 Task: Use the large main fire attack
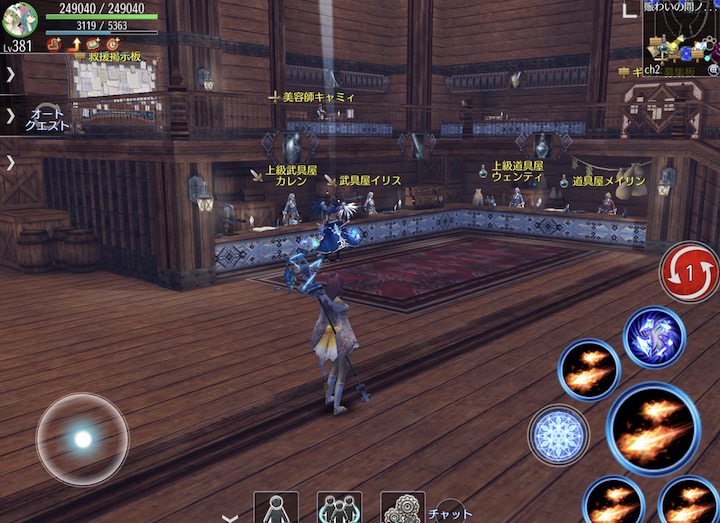[653, 428]
